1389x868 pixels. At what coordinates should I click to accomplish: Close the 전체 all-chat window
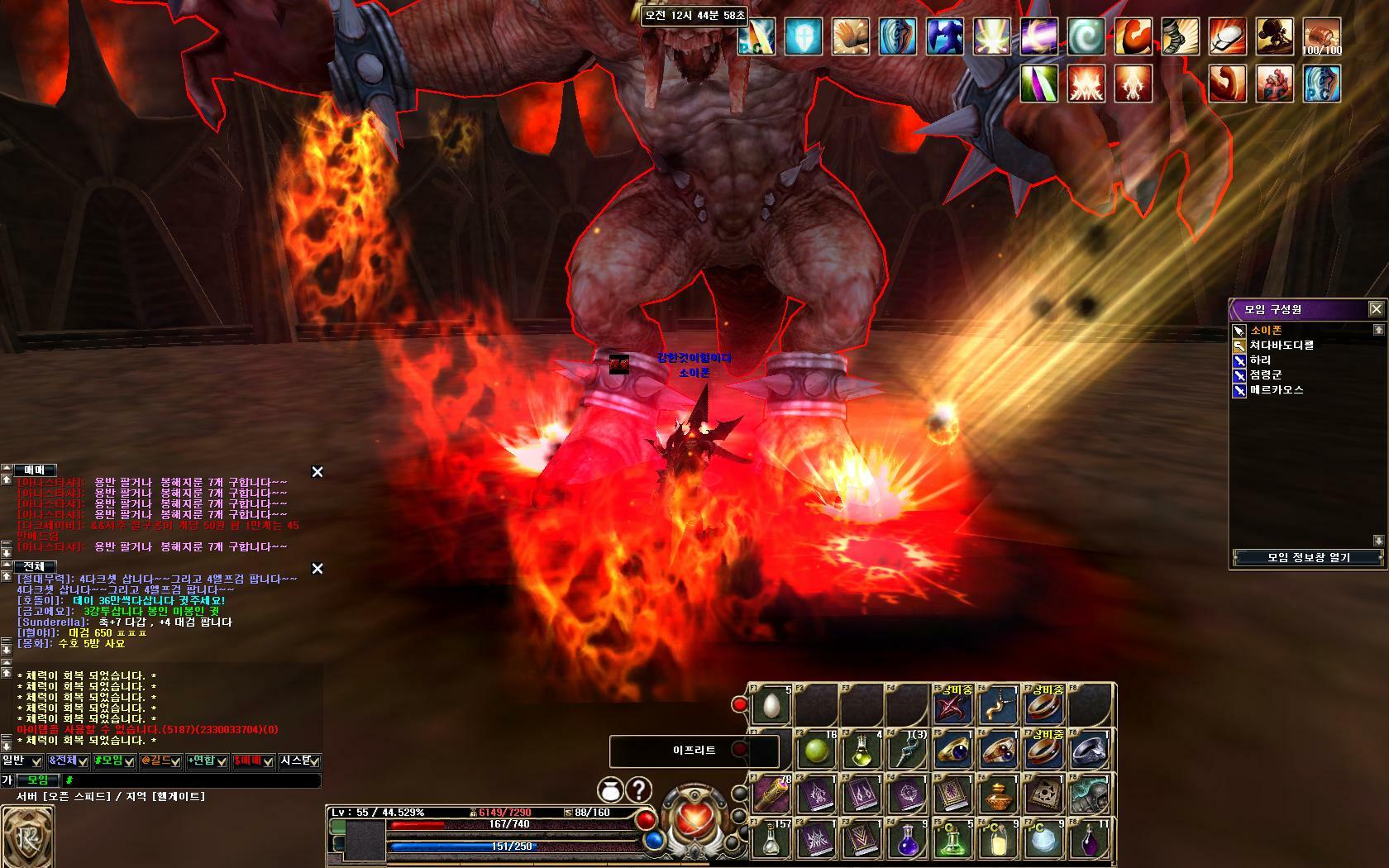317,569
